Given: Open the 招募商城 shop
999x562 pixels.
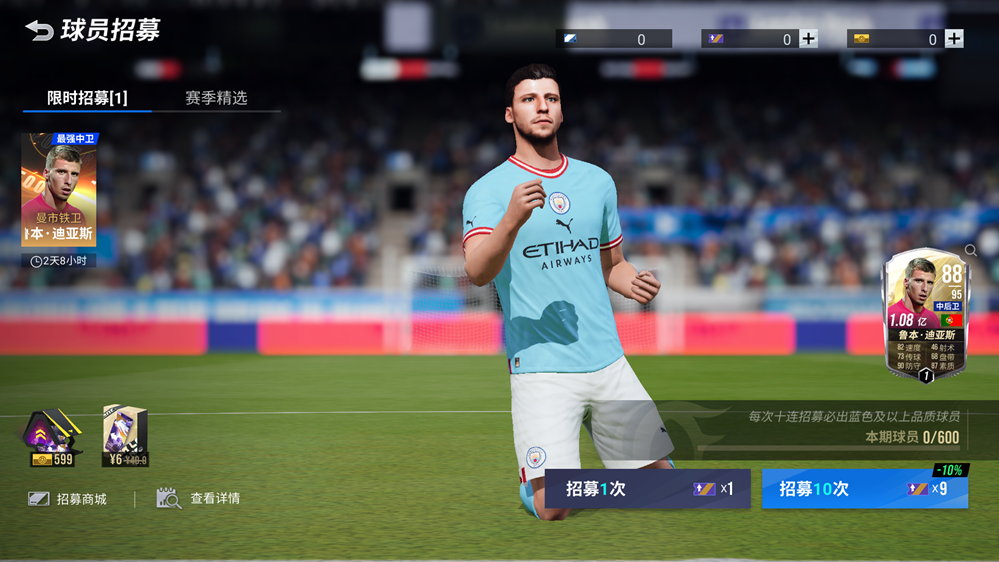Looking at the screenshot, I should [x=68, y=498].
